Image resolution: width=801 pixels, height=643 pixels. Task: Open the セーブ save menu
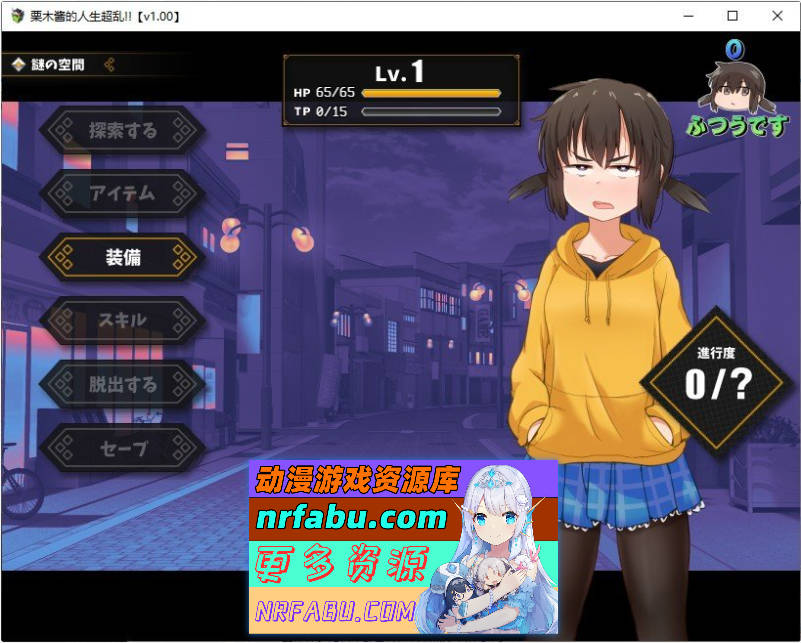tap(122, 448)
